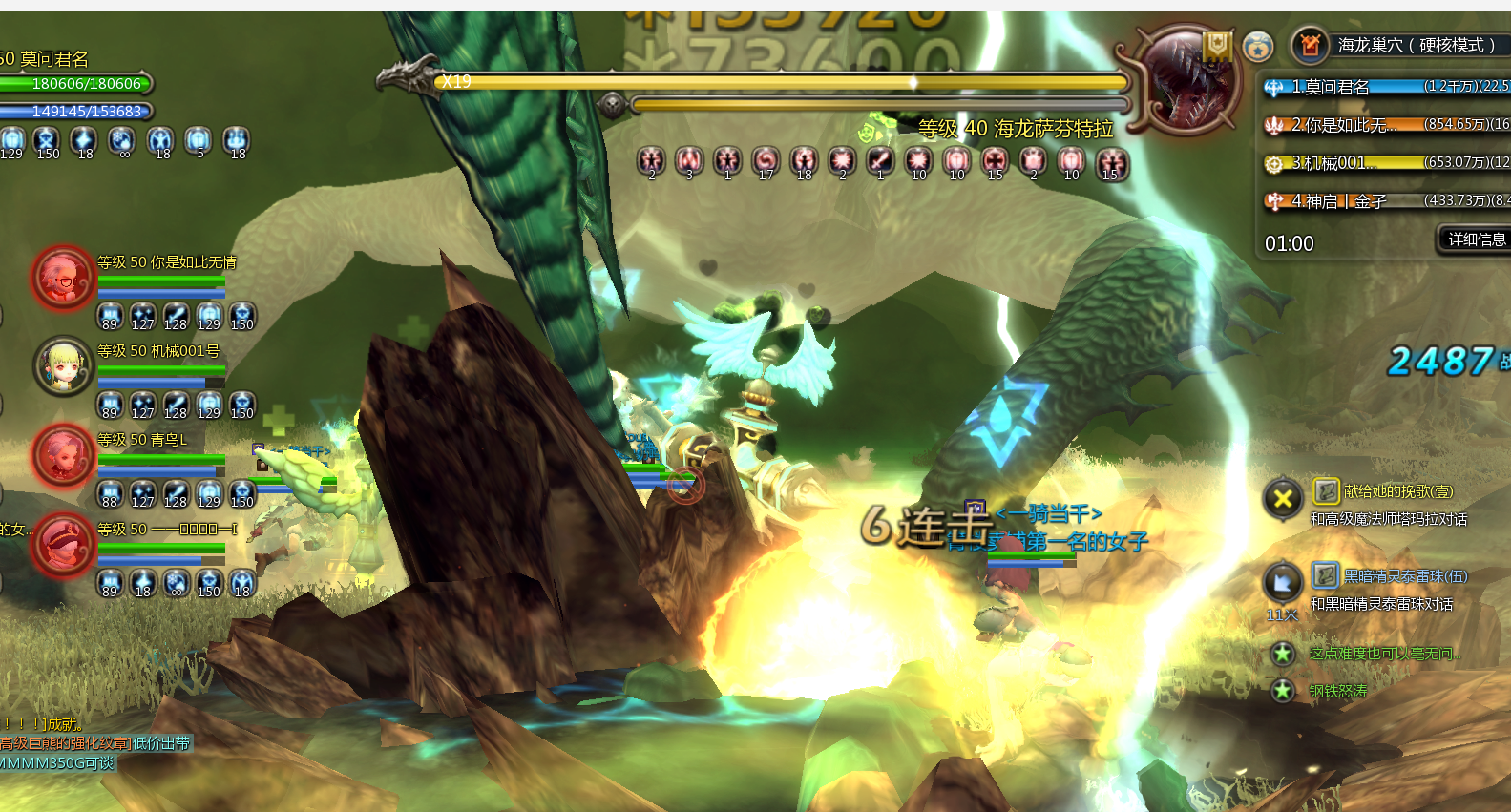Open the green-star objective 钢铁怒涛
Viewport: 1511px width, 812px height.
[1337, 691]
